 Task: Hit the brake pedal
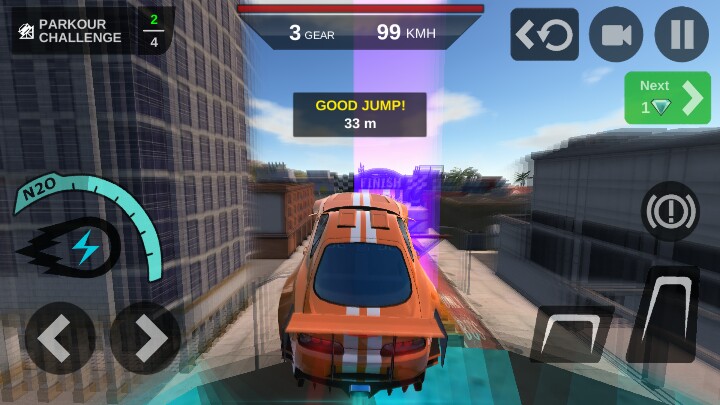tap(572, 334)
